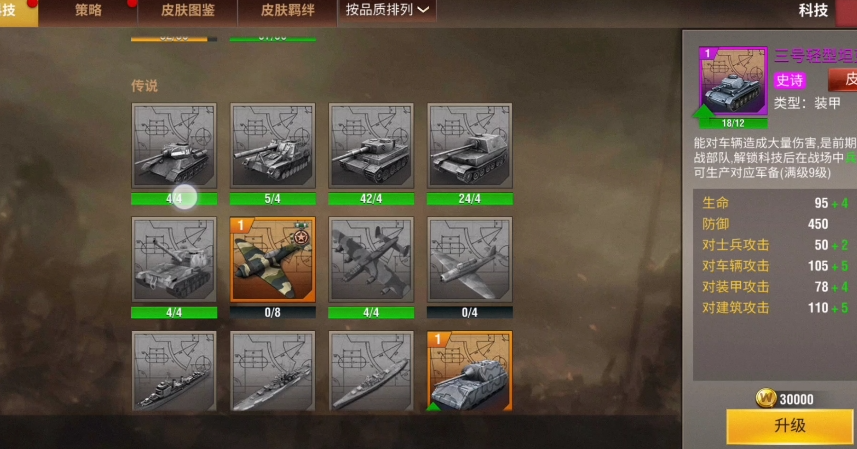This screenshot has width=857, height=449.
Task: Pick the orange-framed tank card in bottom row
Action: [469, 372]
